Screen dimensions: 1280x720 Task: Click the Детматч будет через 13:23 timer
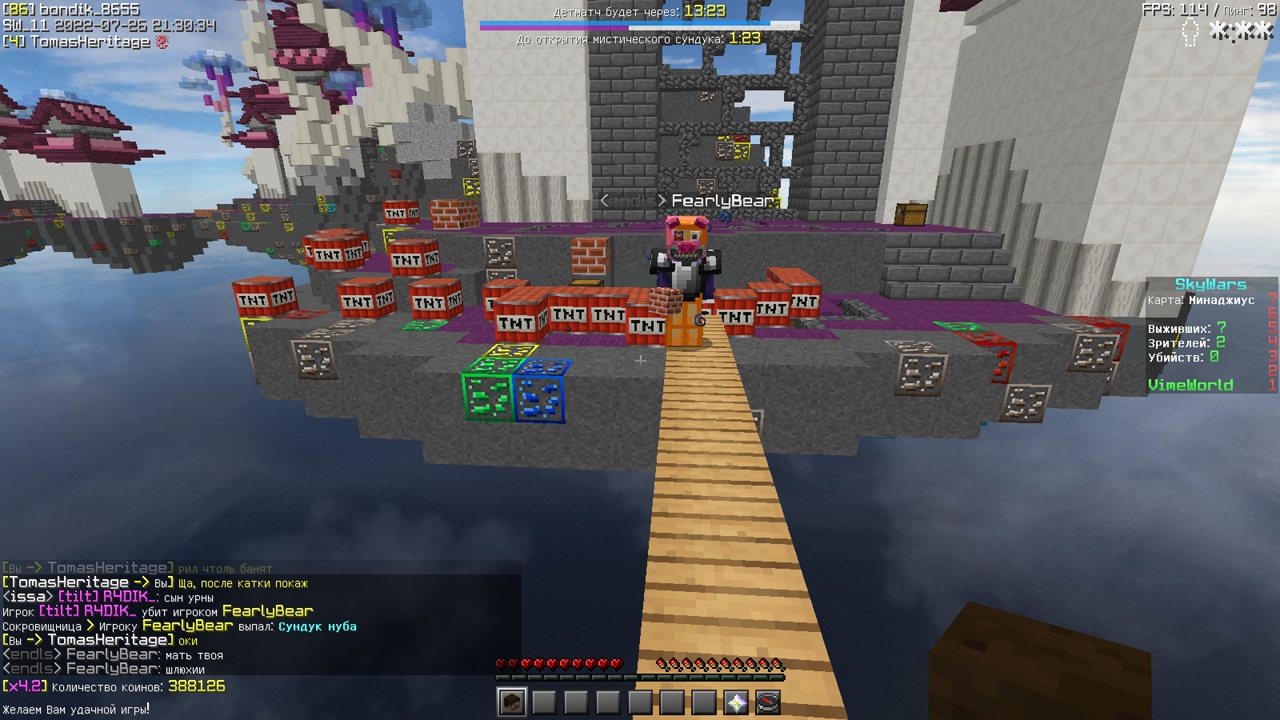point(640,12)
